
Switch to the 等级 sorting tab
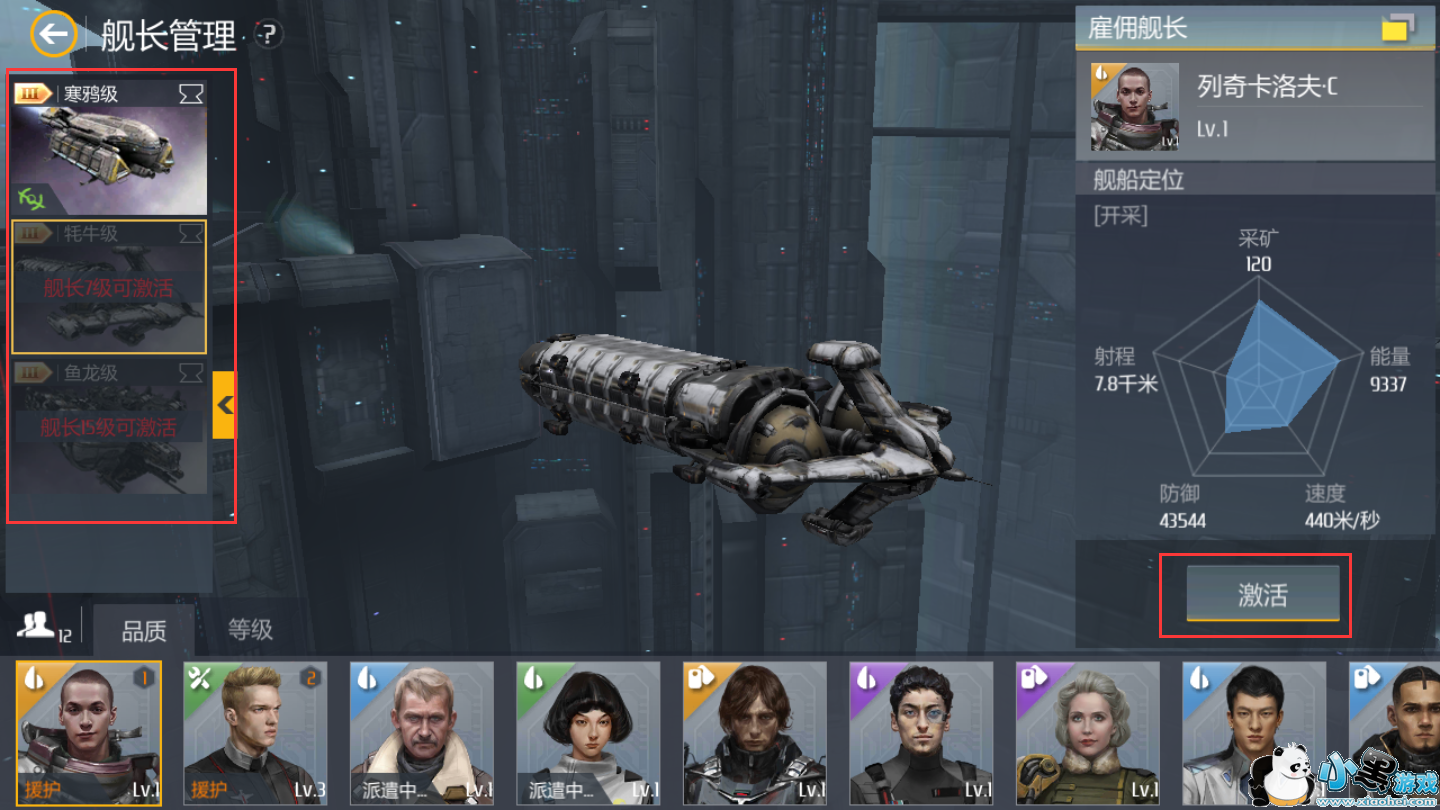click(250, 630)
